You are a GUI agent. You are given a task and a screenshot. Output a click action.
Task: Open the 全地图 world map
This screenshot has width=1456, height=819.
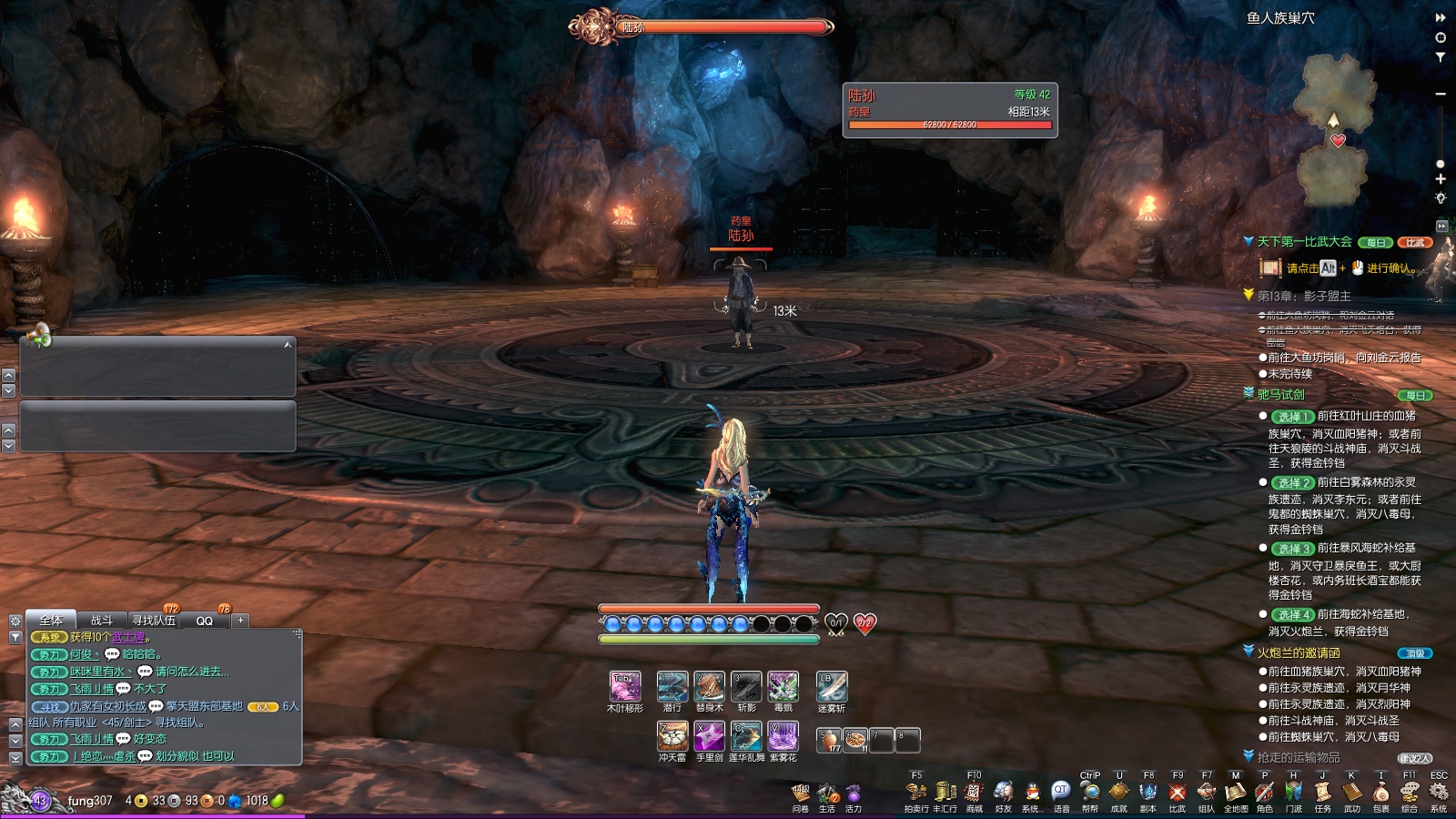pos(1235,793)
